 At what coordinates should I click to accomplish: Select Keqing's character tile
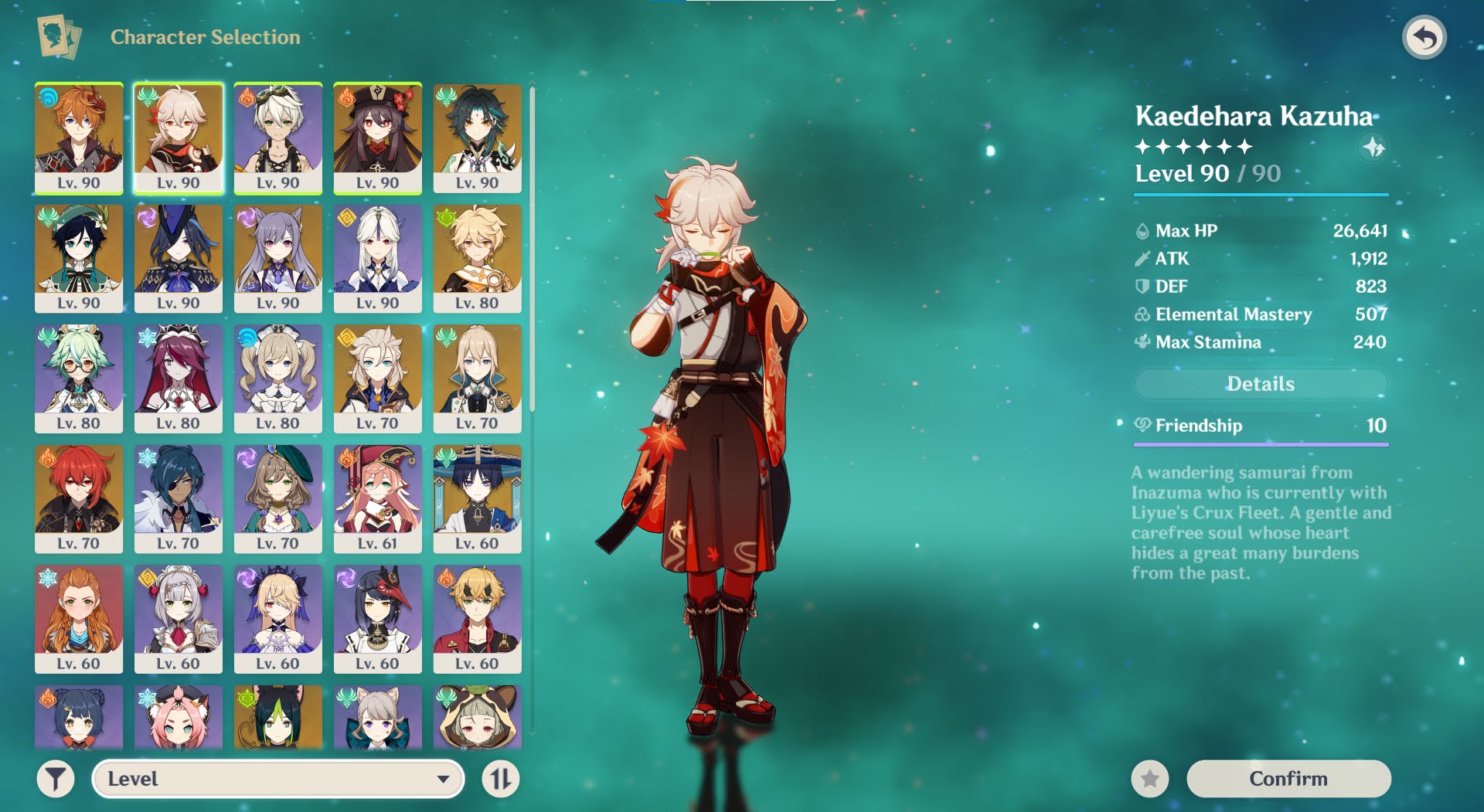pyautogui.click(x=278, y=258)
